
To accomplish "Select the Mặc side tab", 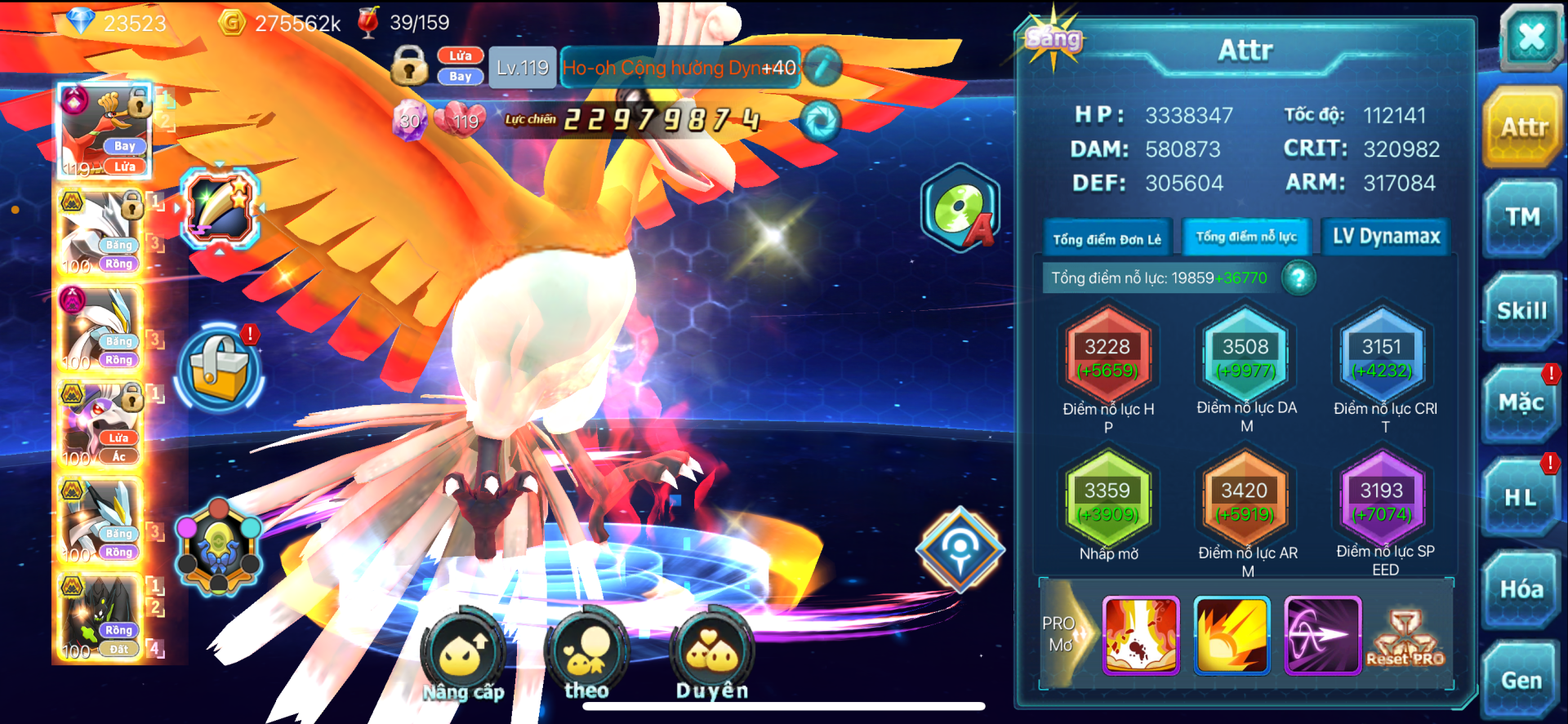I will click(x=1521, y=403).
